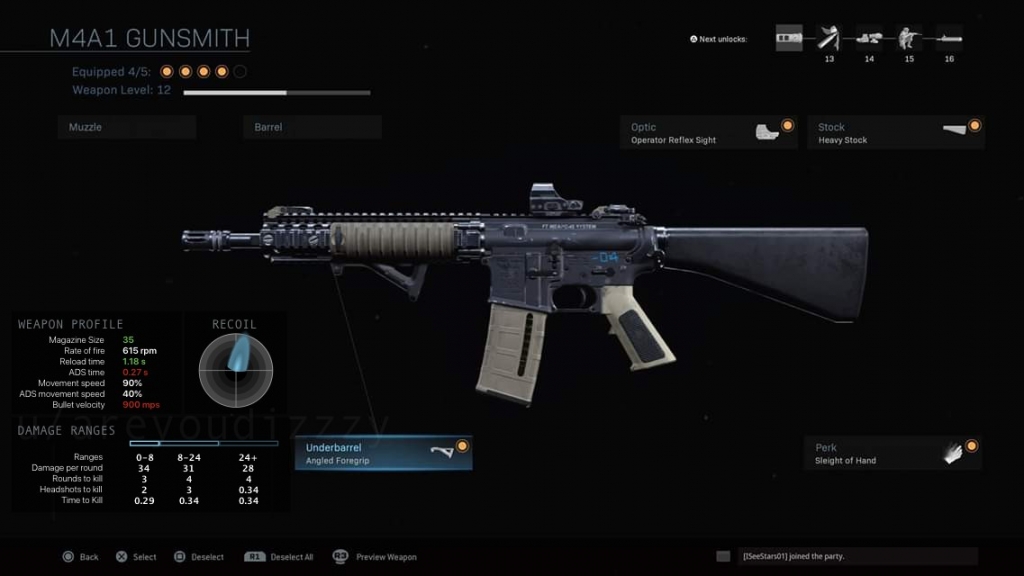This screenshot has height=576, width=1024.
Task: View the level 13 unlock thumbnail
Action: pyautogui.click(x=829, y=40)
